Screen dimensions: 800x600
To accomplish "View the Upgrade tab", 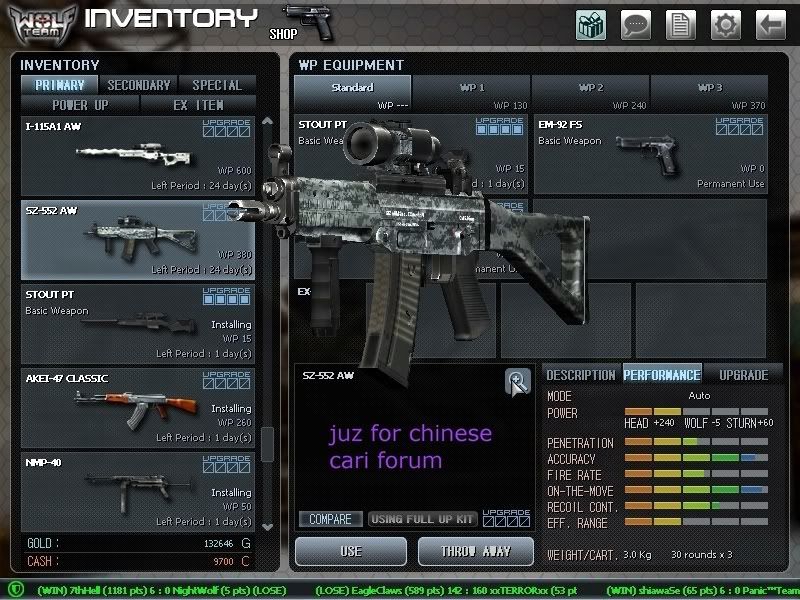I will click(743, 375).
